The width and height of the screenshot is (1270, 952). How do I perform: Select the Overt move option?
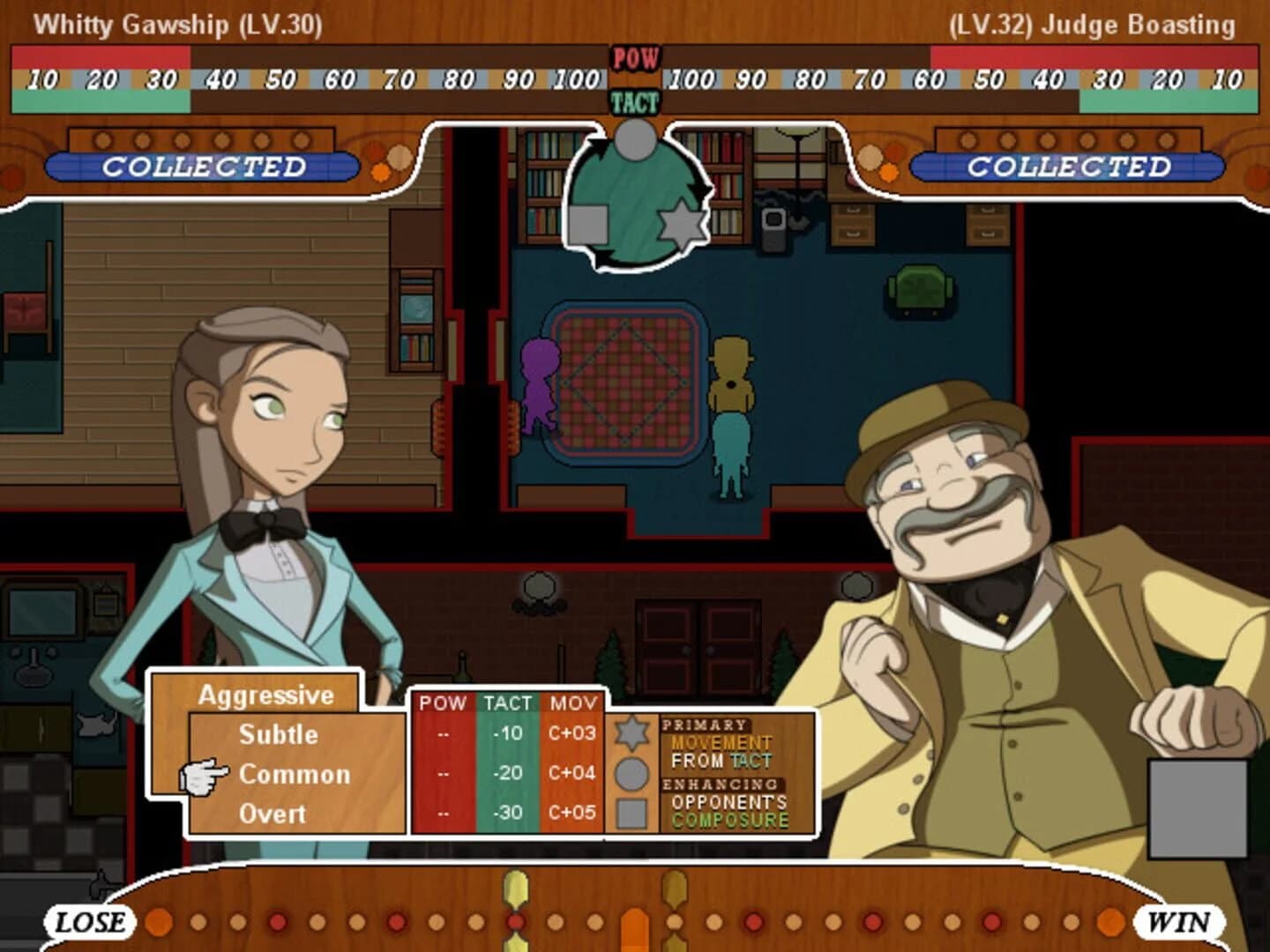click(x=275, y=812)
